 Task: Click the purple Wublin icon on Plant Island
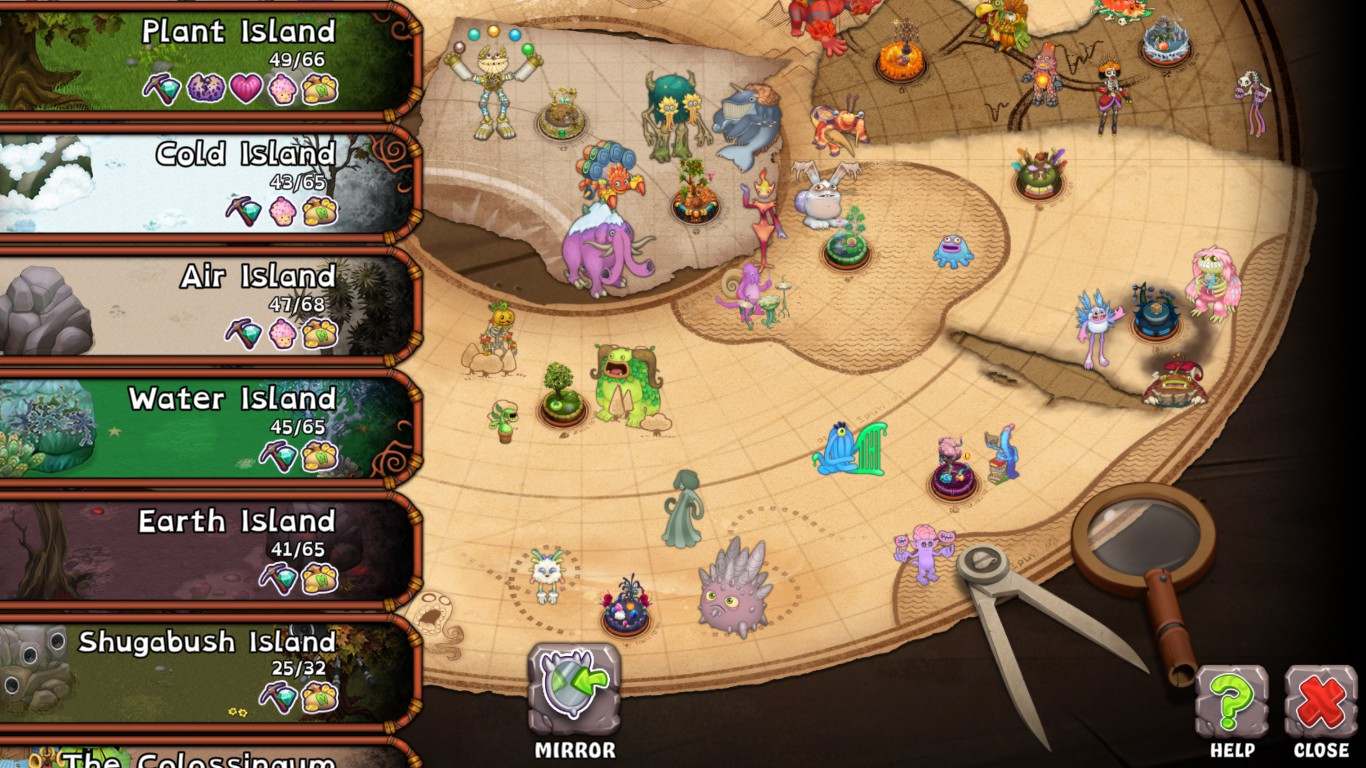204,90
